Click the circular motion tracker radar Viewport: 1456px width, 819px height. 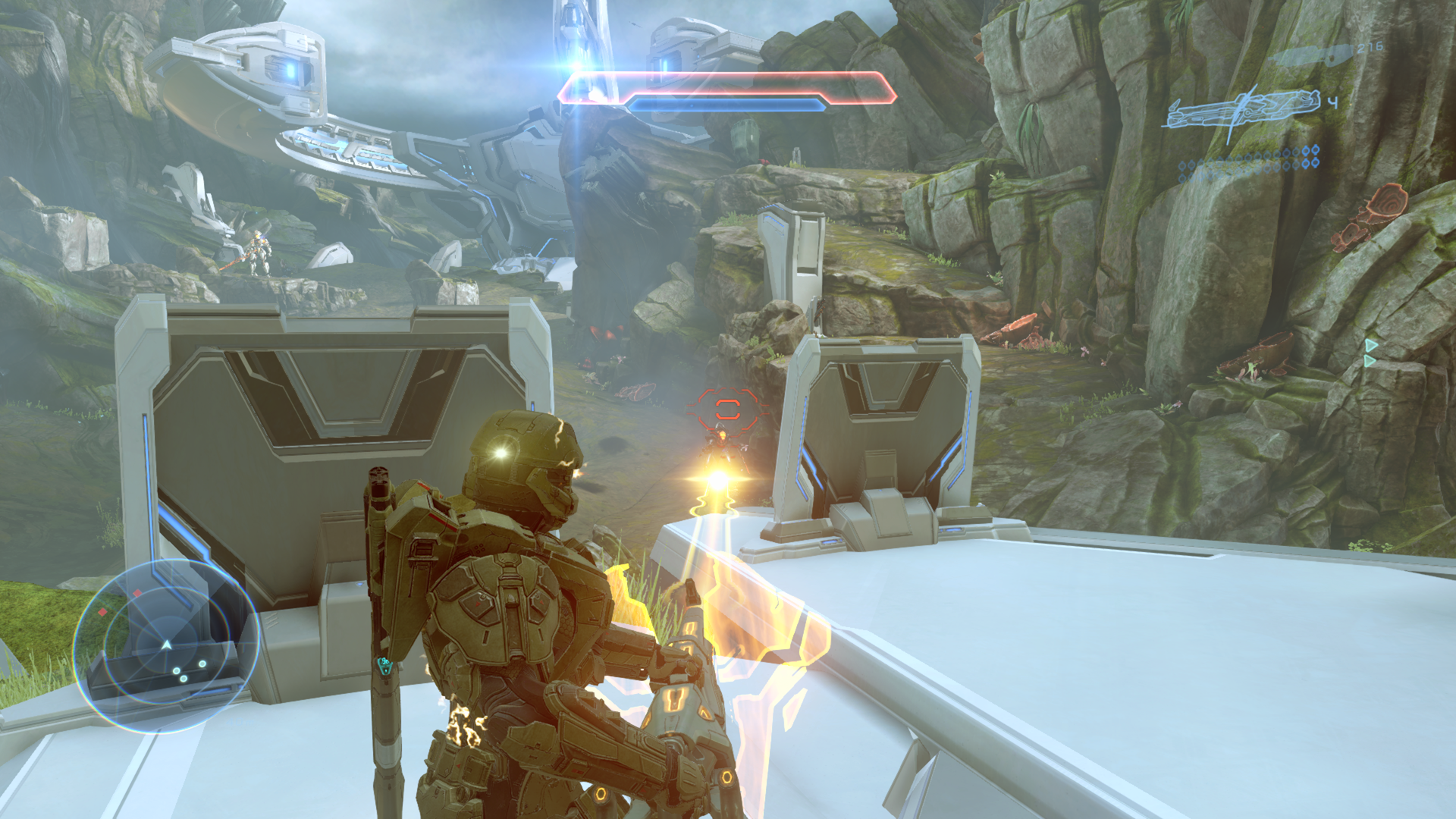[x=165, y=645]
